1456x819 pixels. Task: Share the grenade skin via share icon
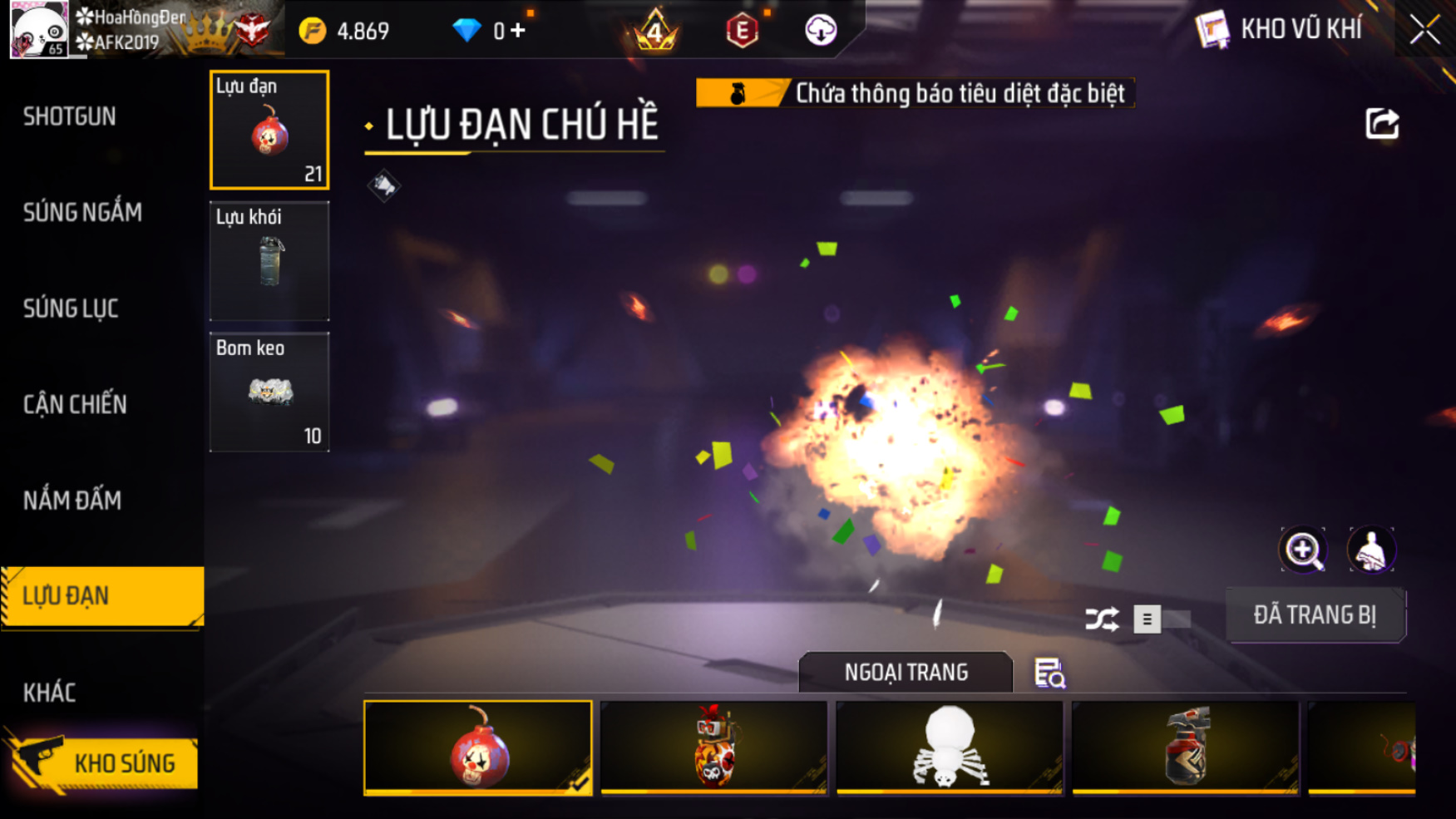(1382, 124)
